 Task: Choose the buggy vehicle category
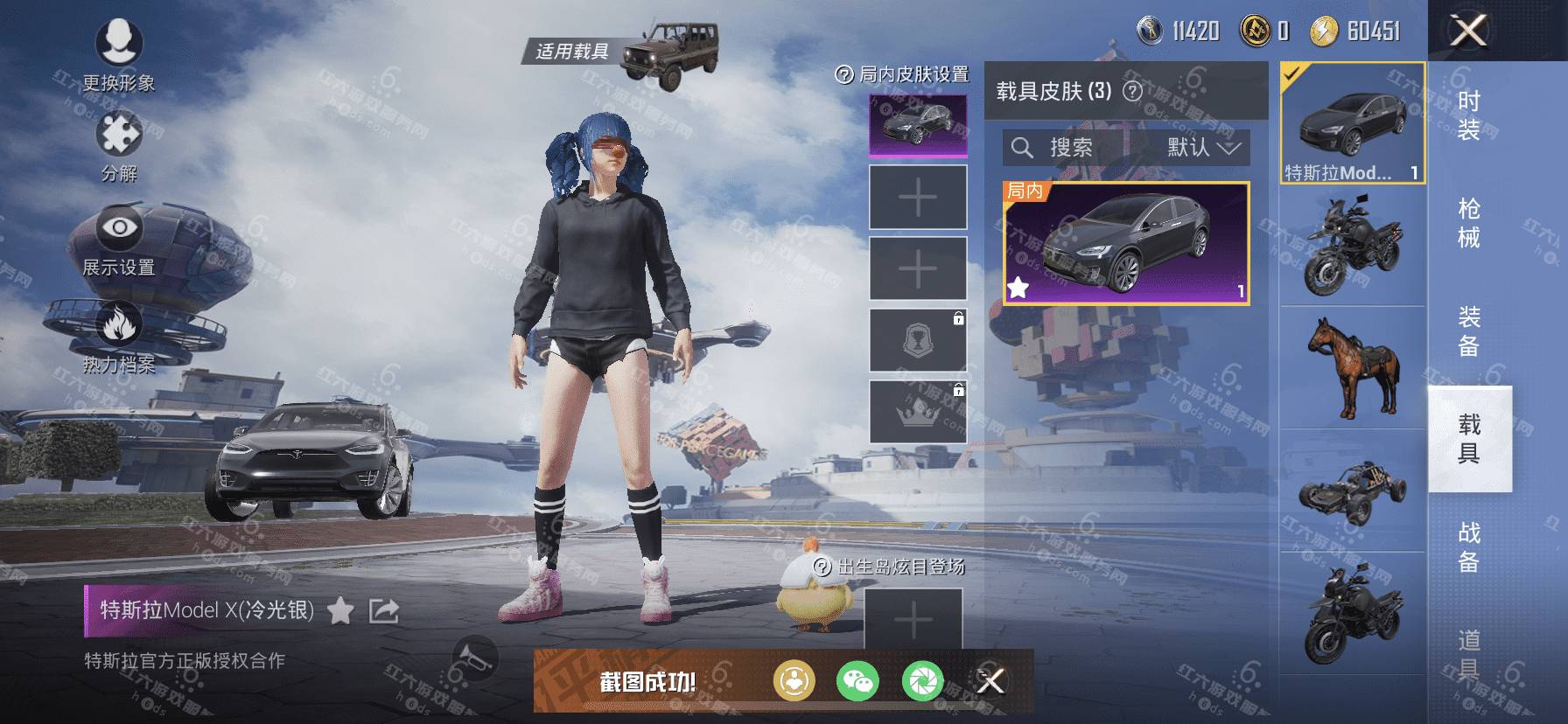[x=1352, y=491]
